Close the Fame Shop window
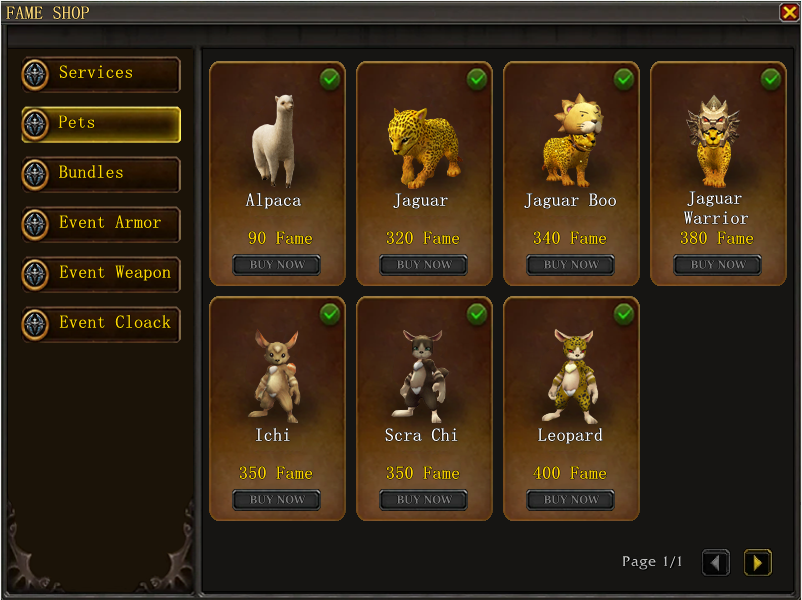This screenshot has width=802, height=600. pos(789,12)
